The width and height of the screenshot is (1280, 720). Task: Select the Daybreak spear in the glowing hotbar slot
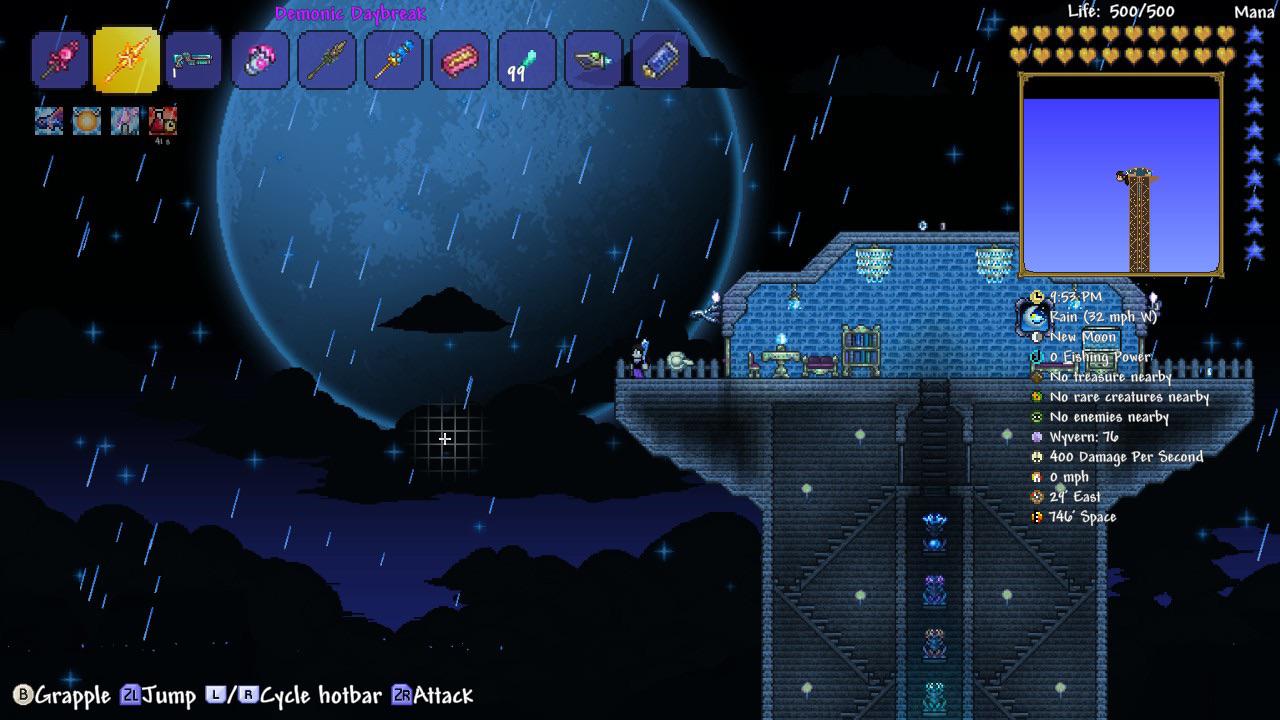[127, 61]
